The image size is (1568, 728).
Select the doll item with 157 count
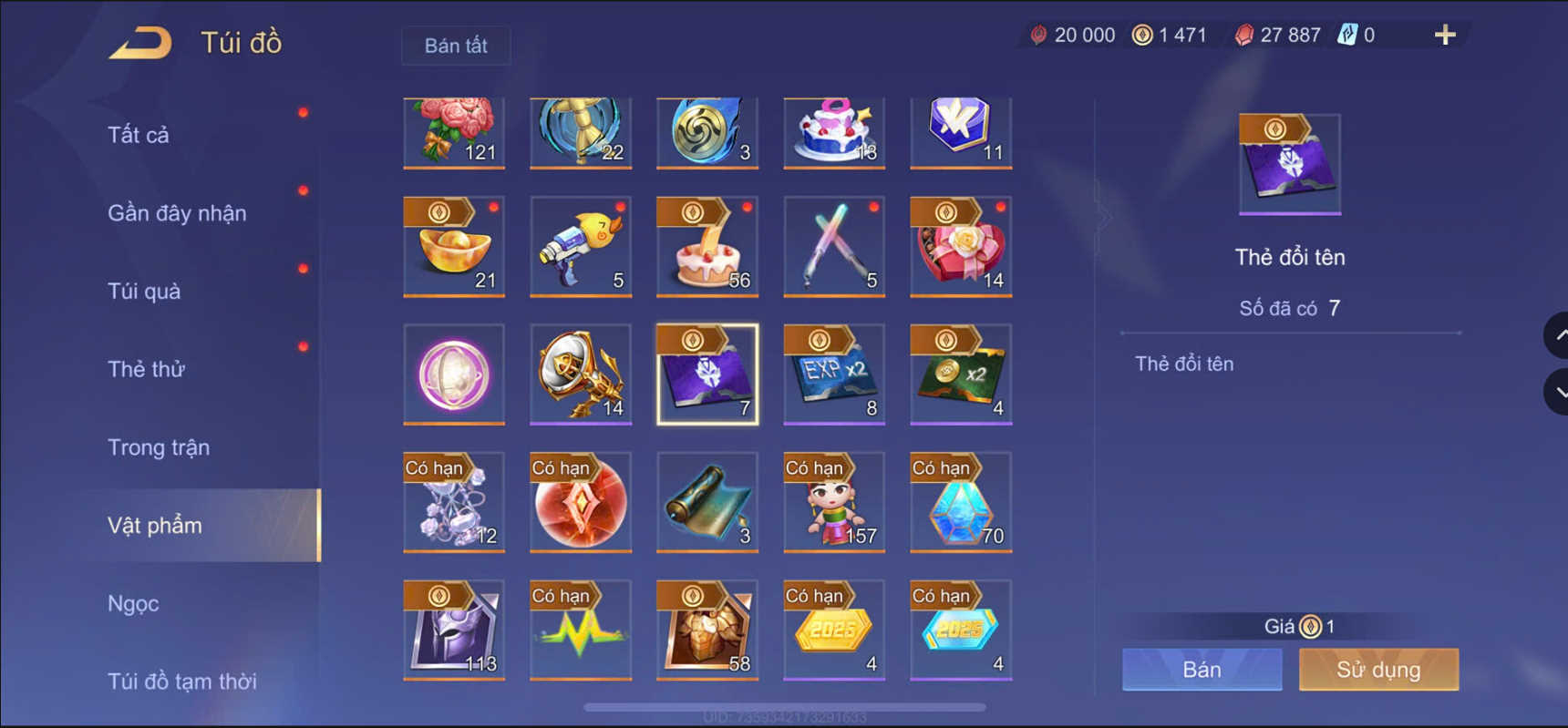pos(832,502)
